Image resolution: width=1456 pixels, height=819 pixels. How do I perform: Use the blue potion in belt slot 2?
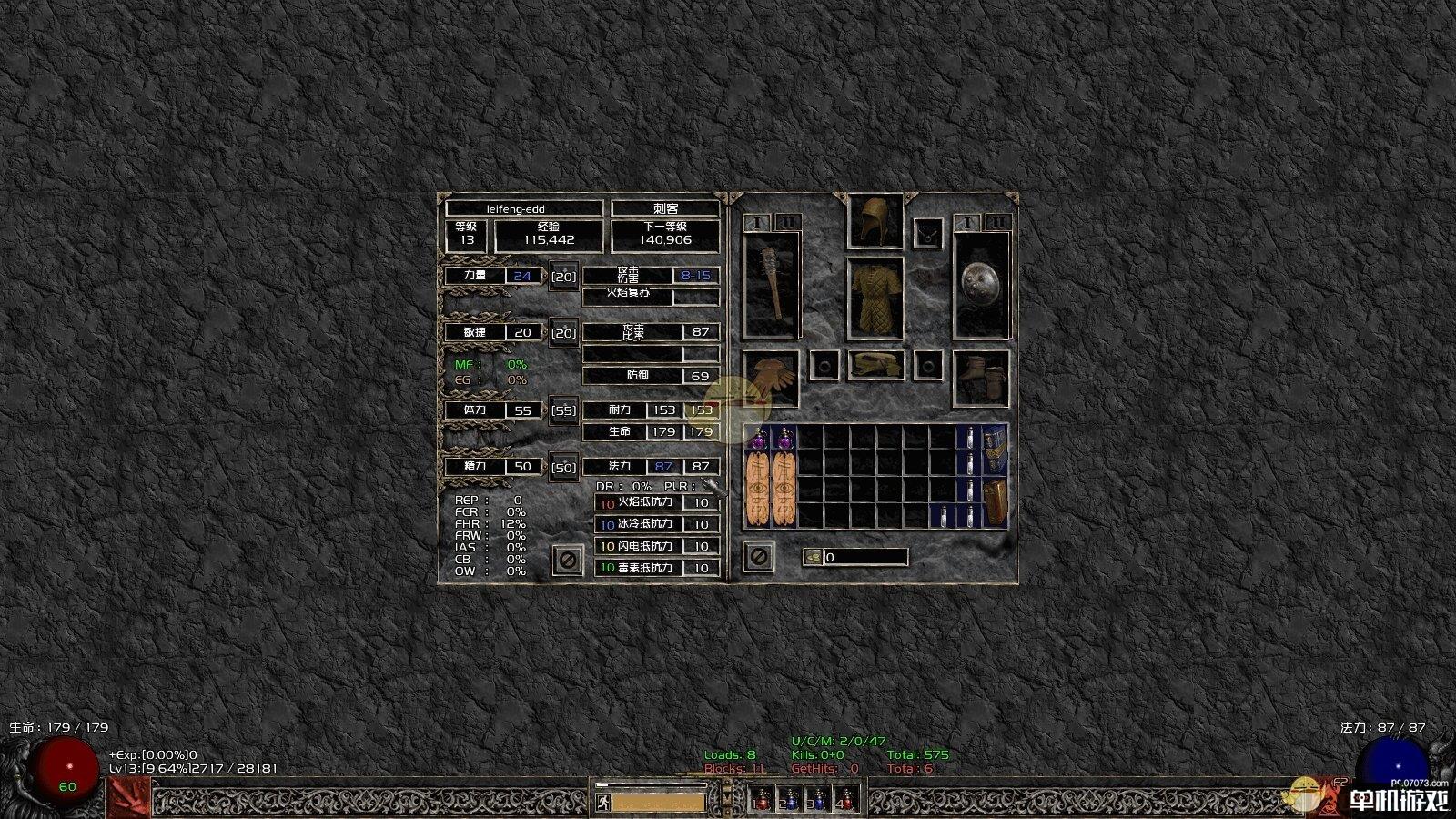pos(789,800)
